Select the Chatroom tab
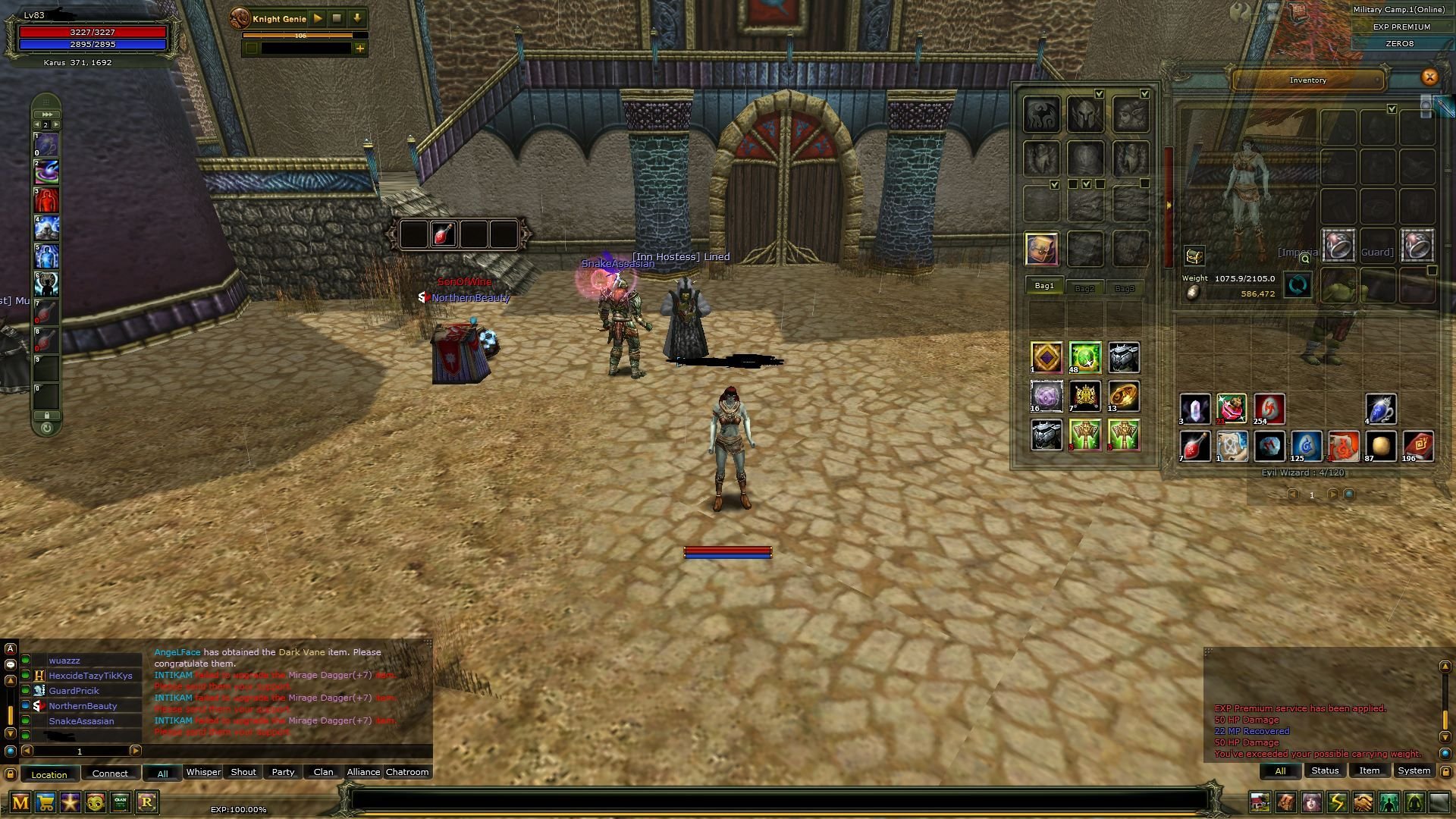1456x819 pixels. pyautogui.click(x=407, y=772)
